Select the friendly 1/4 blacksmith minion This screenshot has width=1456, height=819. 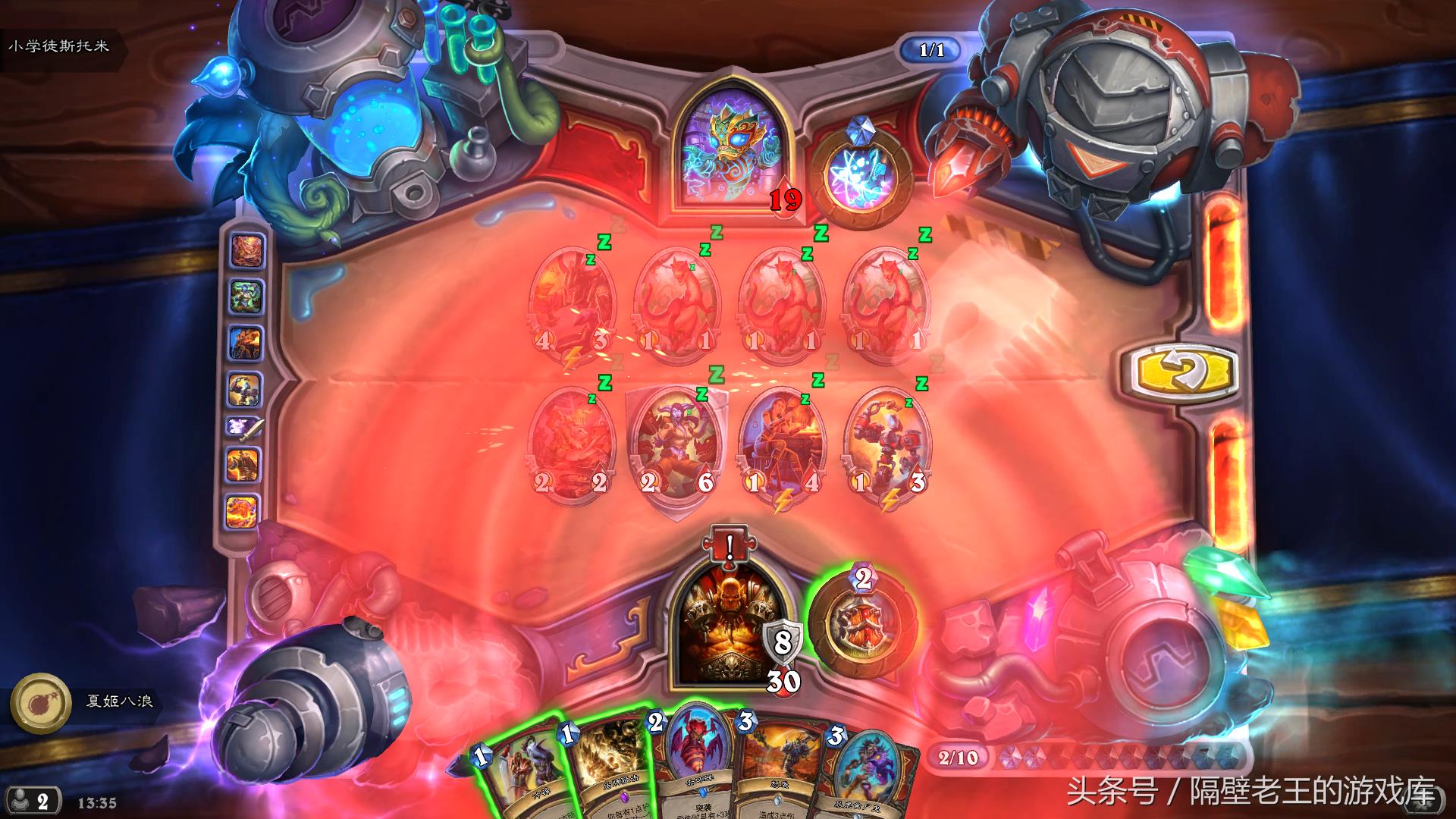[782, 444]
